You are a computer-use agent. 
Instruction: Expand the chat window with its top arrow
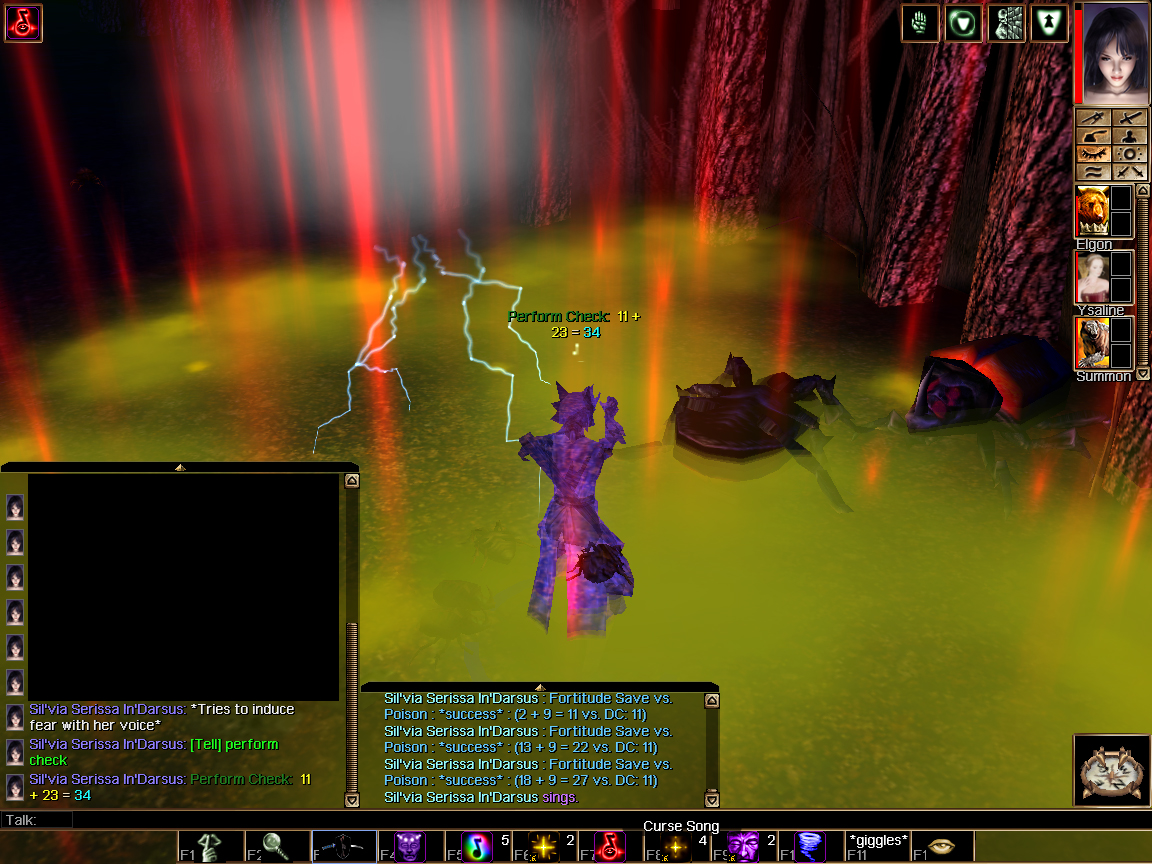point(180,467)
